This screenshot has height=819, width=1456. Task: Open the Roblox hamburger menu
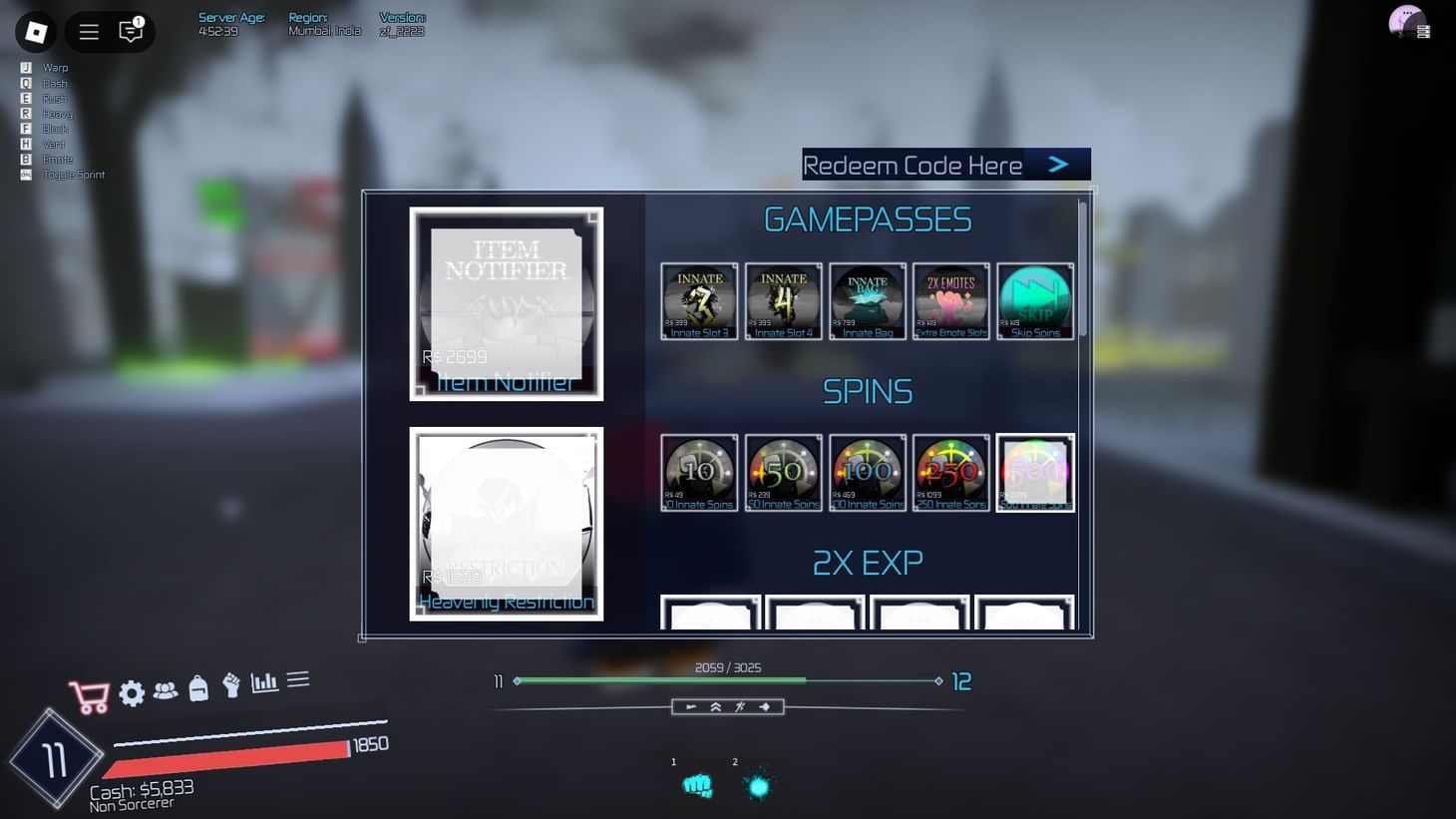pos(88,31)
